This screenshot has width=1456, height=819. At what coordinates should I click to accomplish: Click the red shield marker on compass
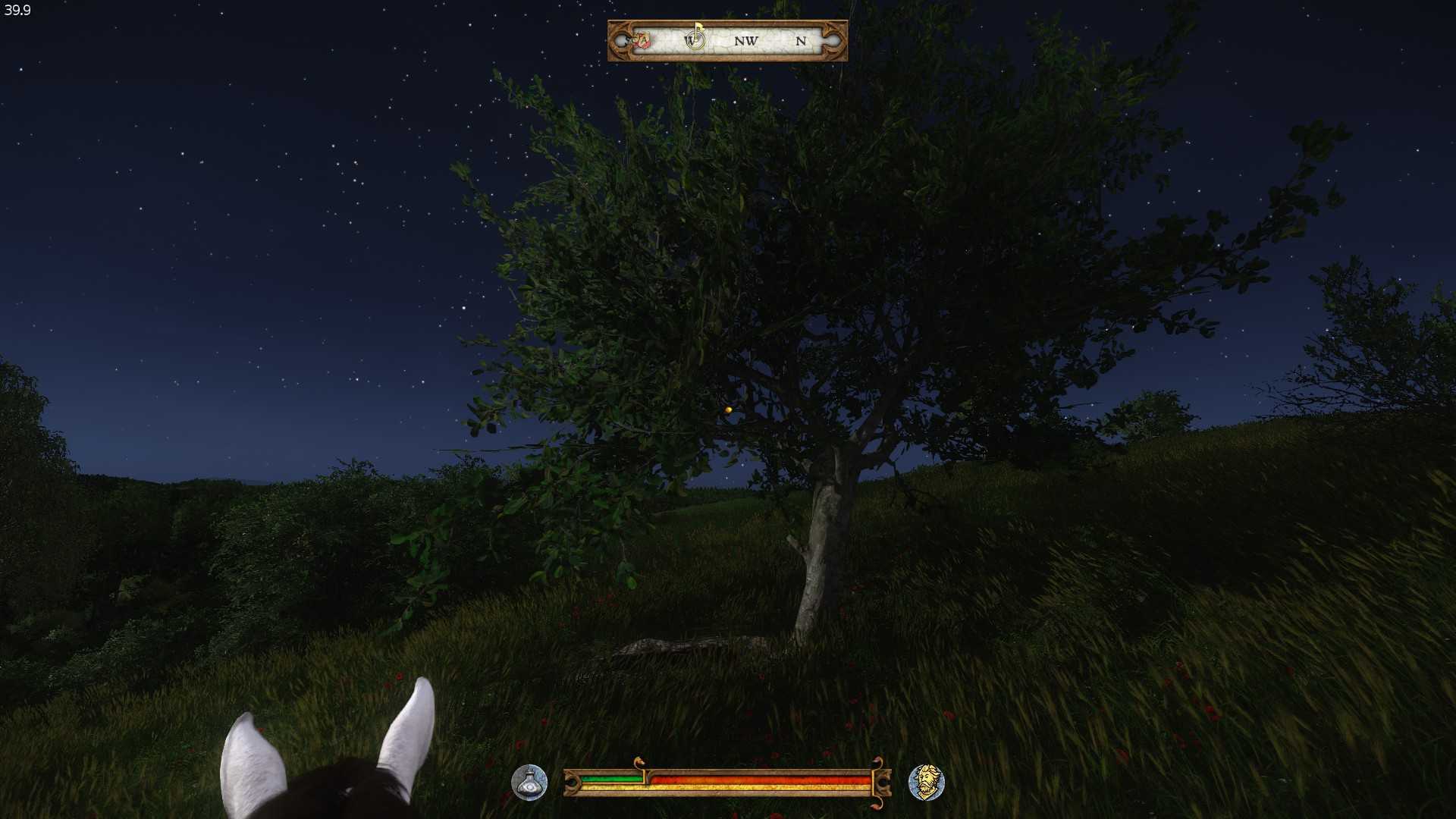pyautogui.click(x=642, y=40)
